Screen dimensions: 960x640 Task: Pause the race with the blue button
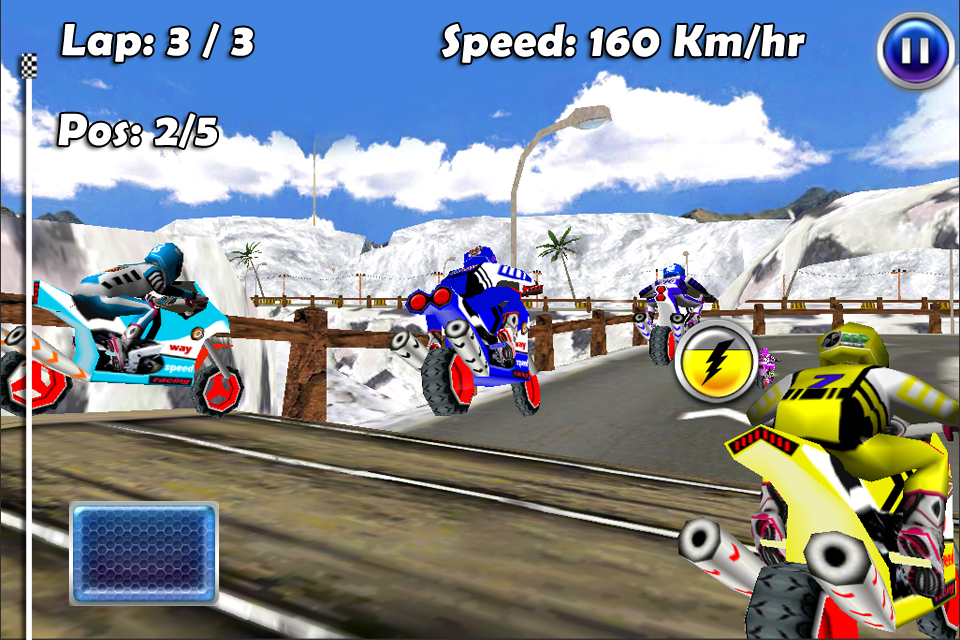point(916,49)
